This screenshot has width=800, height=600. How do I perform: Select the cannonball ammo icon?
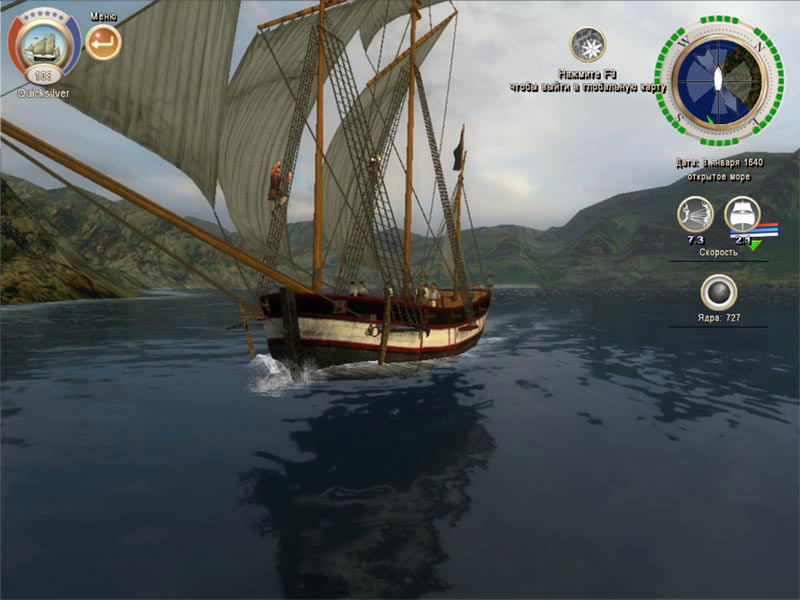718,291
